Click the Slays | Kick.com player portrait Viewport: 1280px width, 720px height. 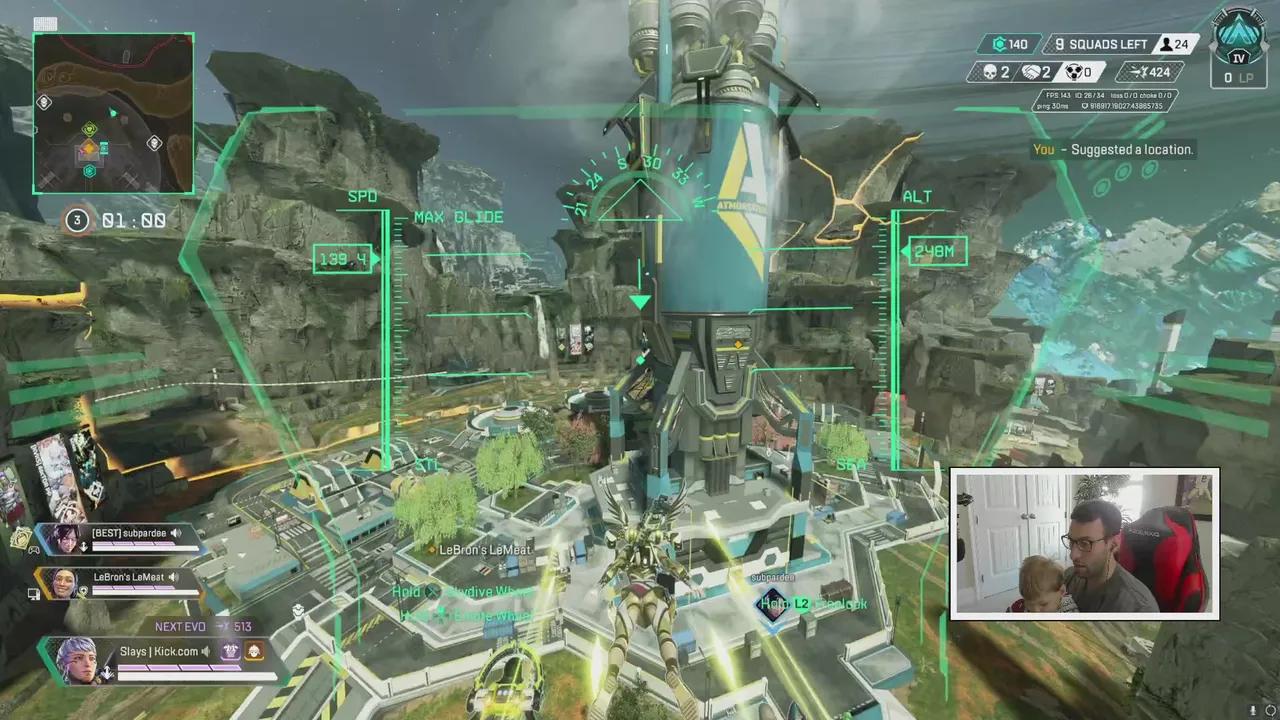[78, 661]
